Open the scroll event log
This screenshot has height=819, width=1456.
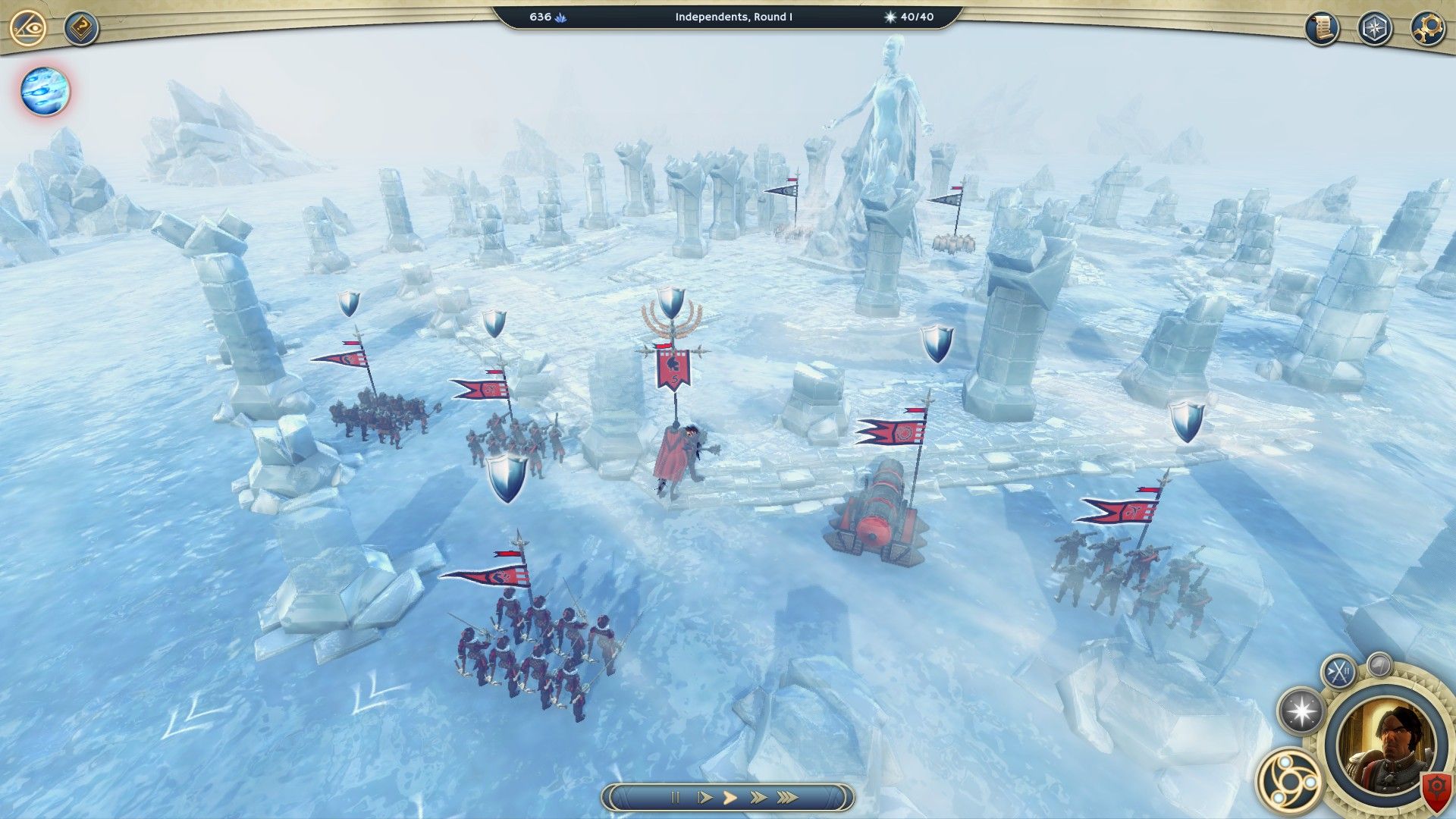1322,29
